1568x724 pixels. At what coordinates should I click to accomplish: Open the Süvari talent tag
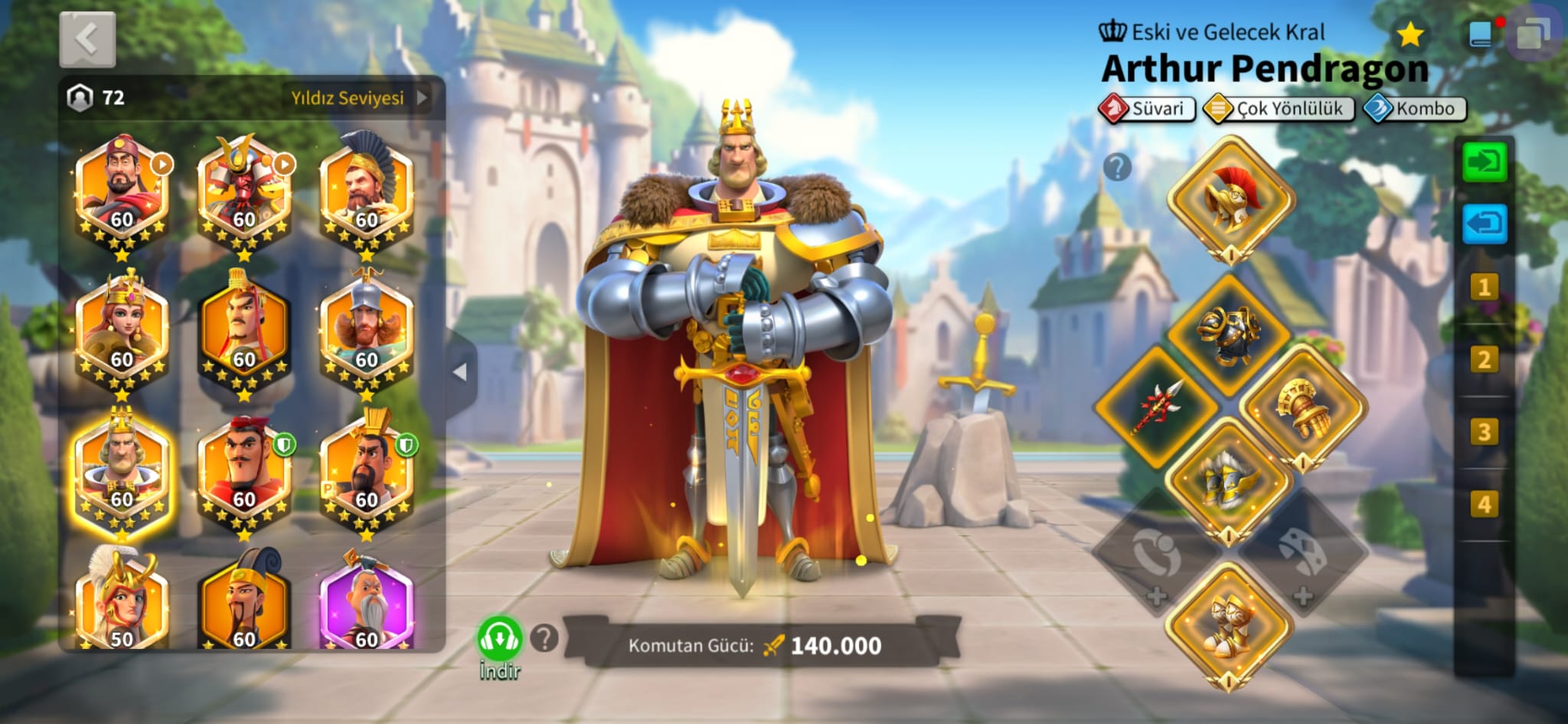[x=1147, y=109]
